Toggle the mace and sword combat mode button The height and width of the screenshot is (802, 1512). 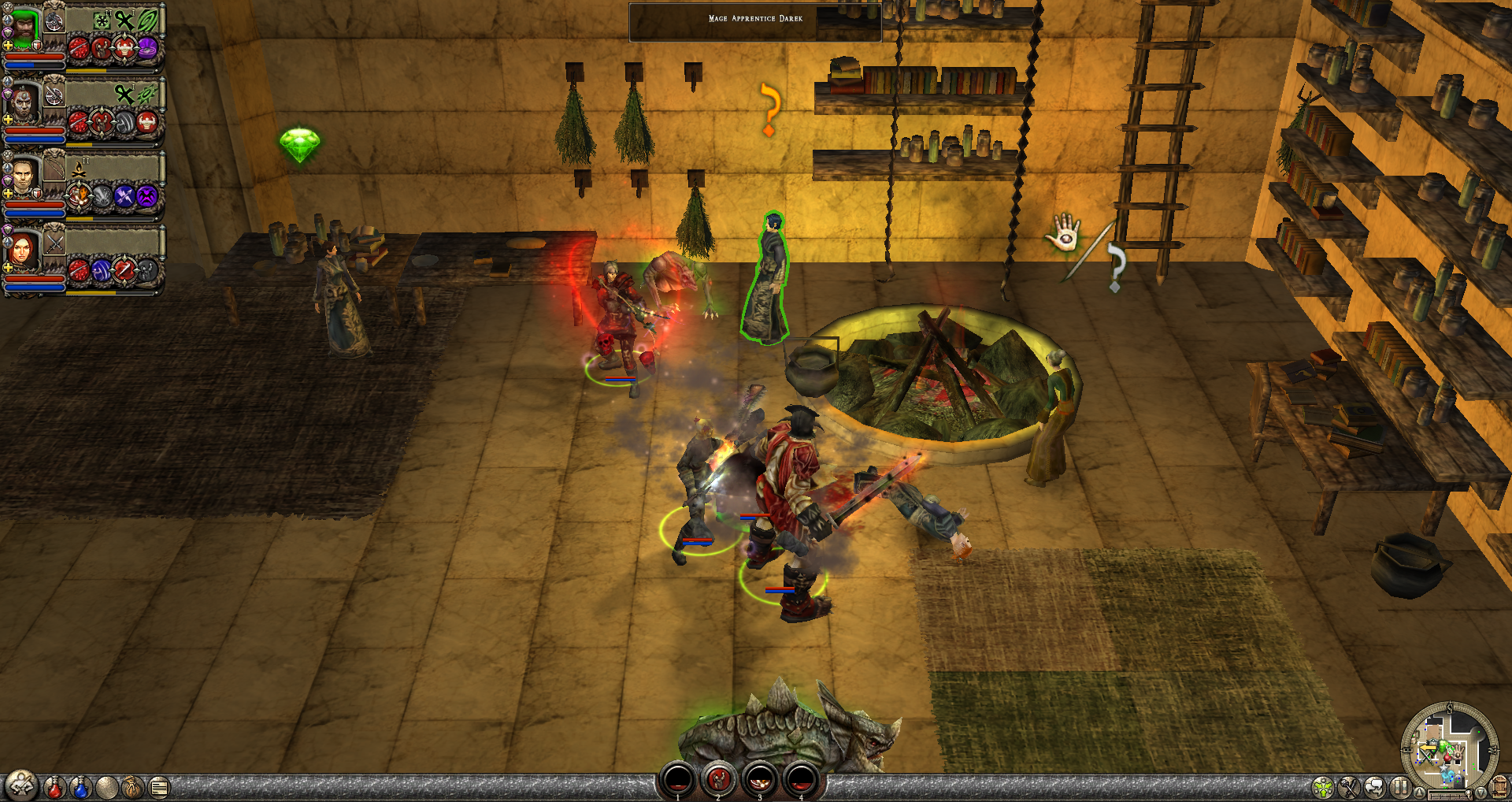1349,786
